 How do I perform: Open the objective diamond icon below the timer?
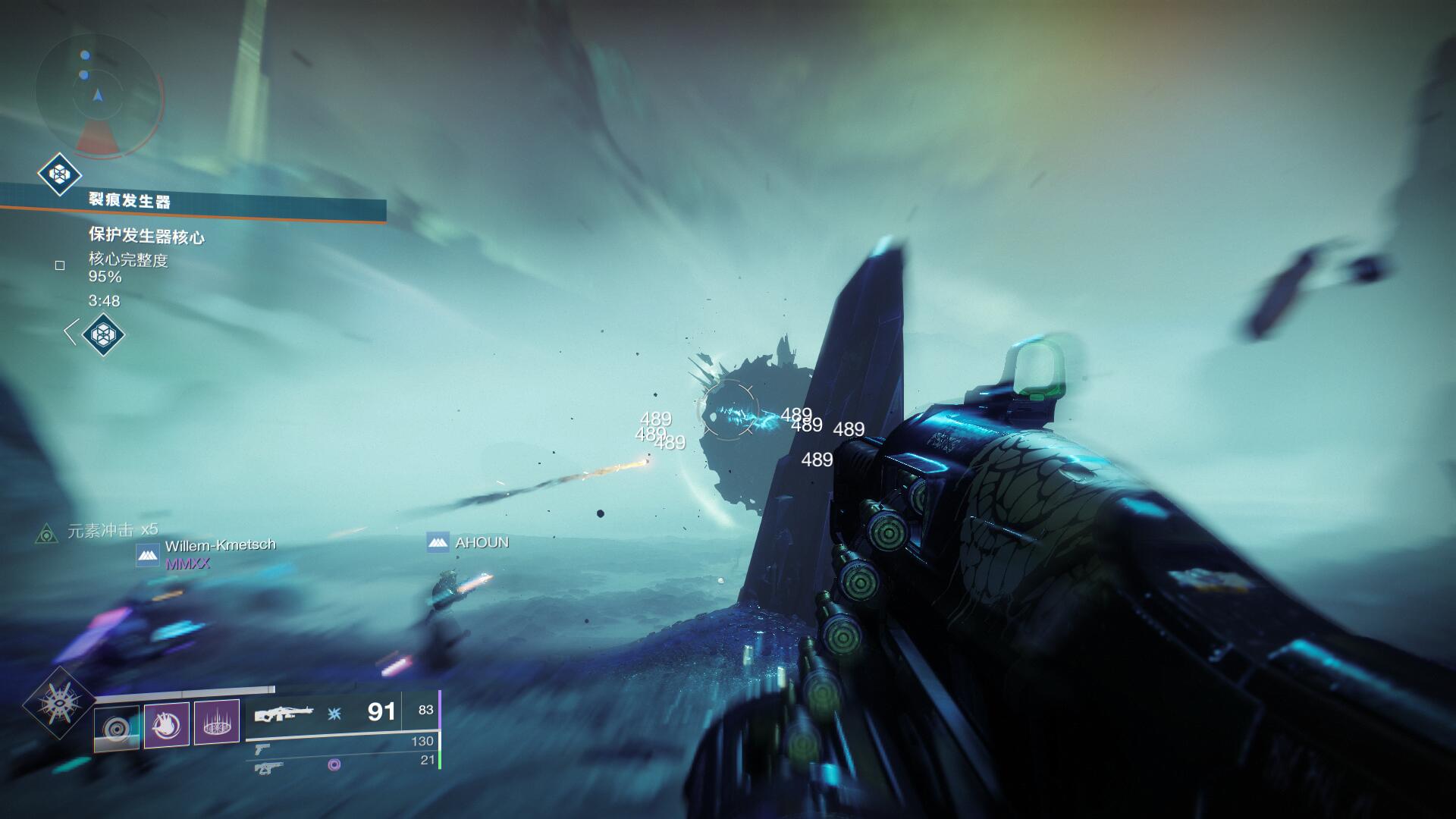(102, 334)
